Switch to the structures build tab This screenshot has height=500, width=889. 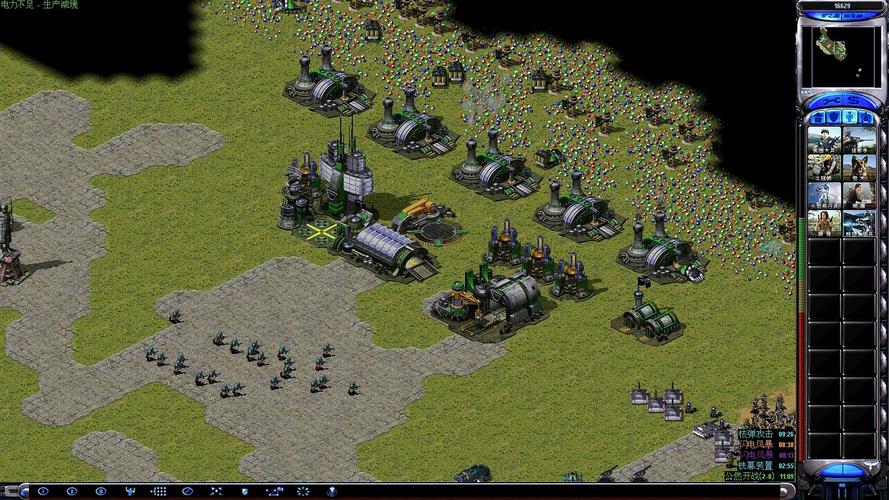(x=817, y=118)
